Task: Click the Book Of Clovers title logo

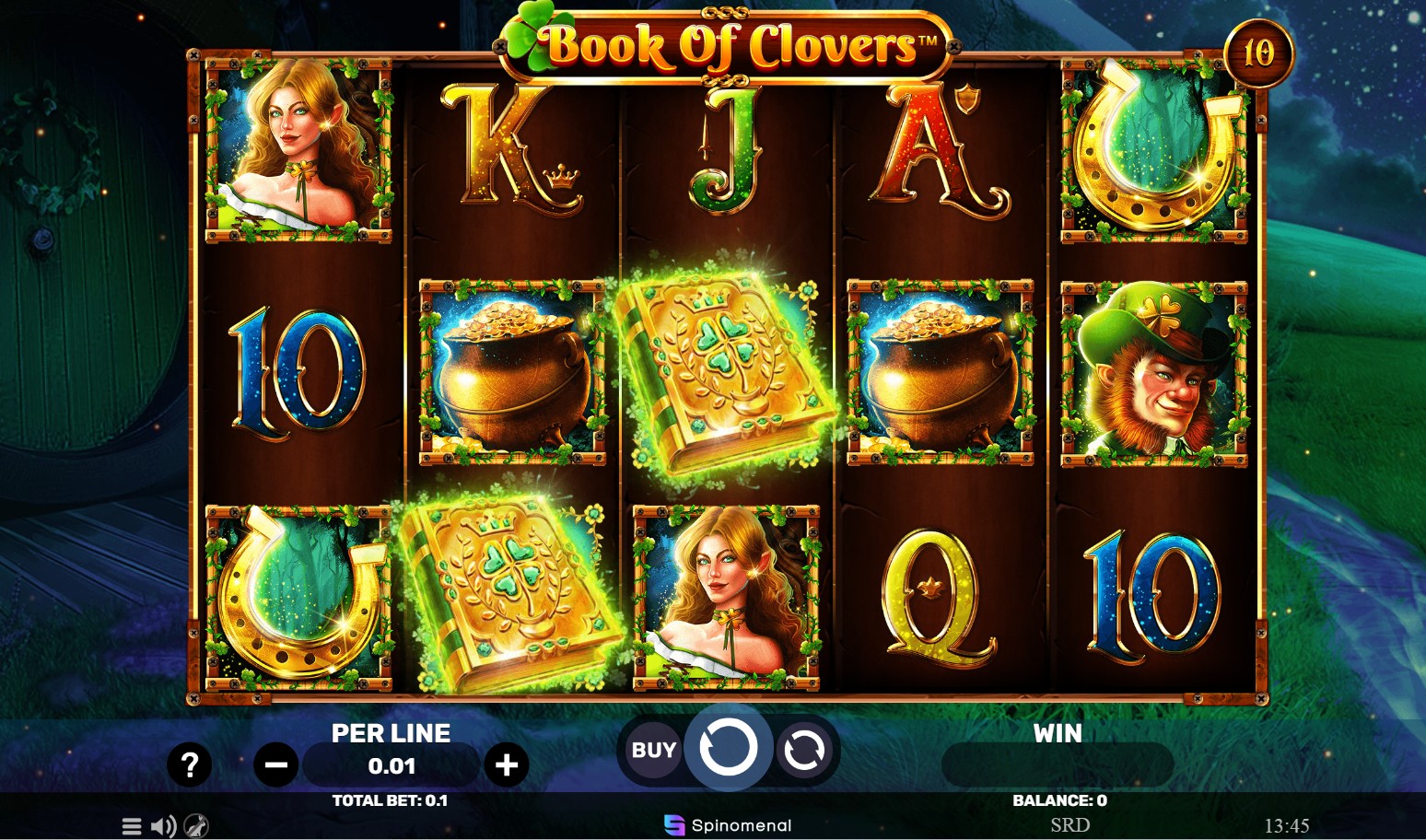Action: tap(727, 42)
